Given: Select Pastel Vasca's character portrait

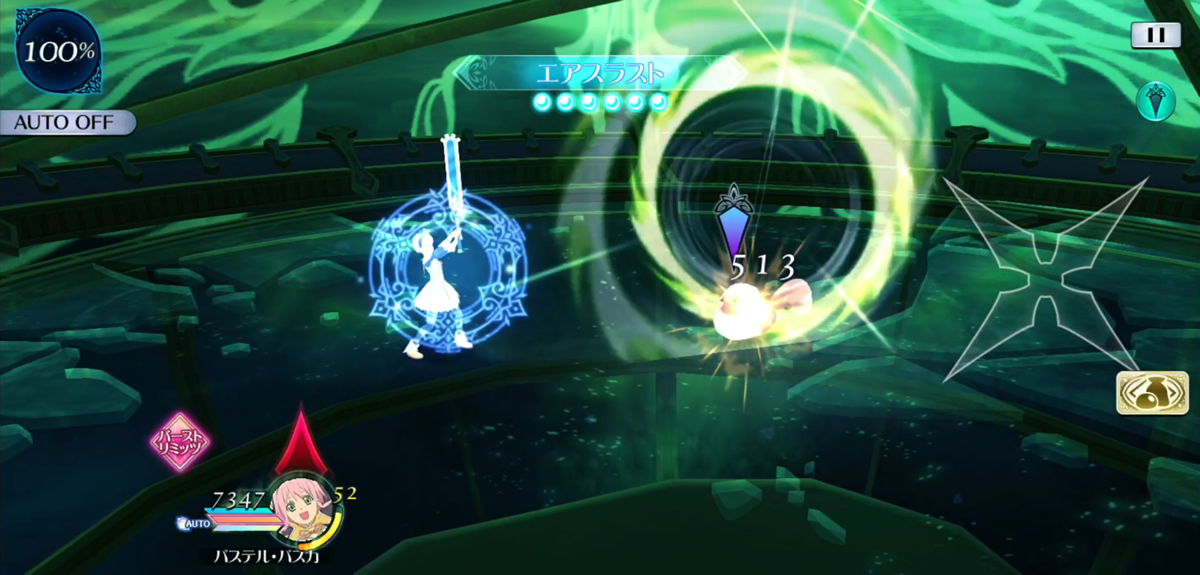Looking at the screenshot, I should (x=301, y=507).
